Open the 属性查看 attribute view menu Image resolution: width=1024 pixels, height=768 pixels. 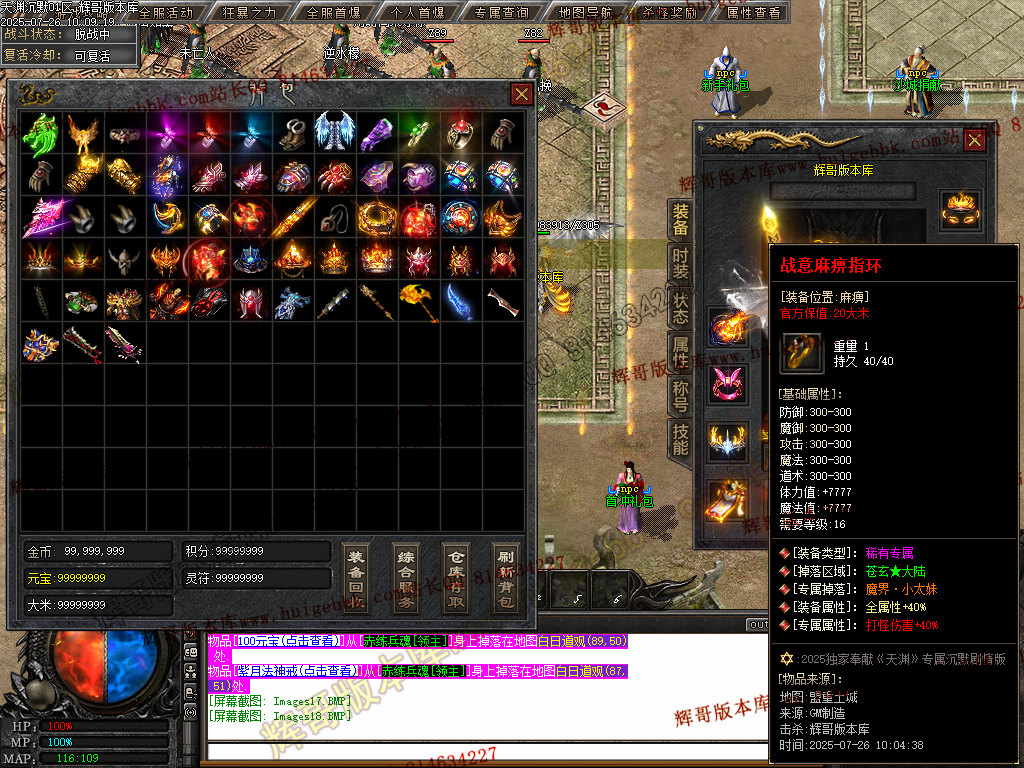(x=754, y=13)
